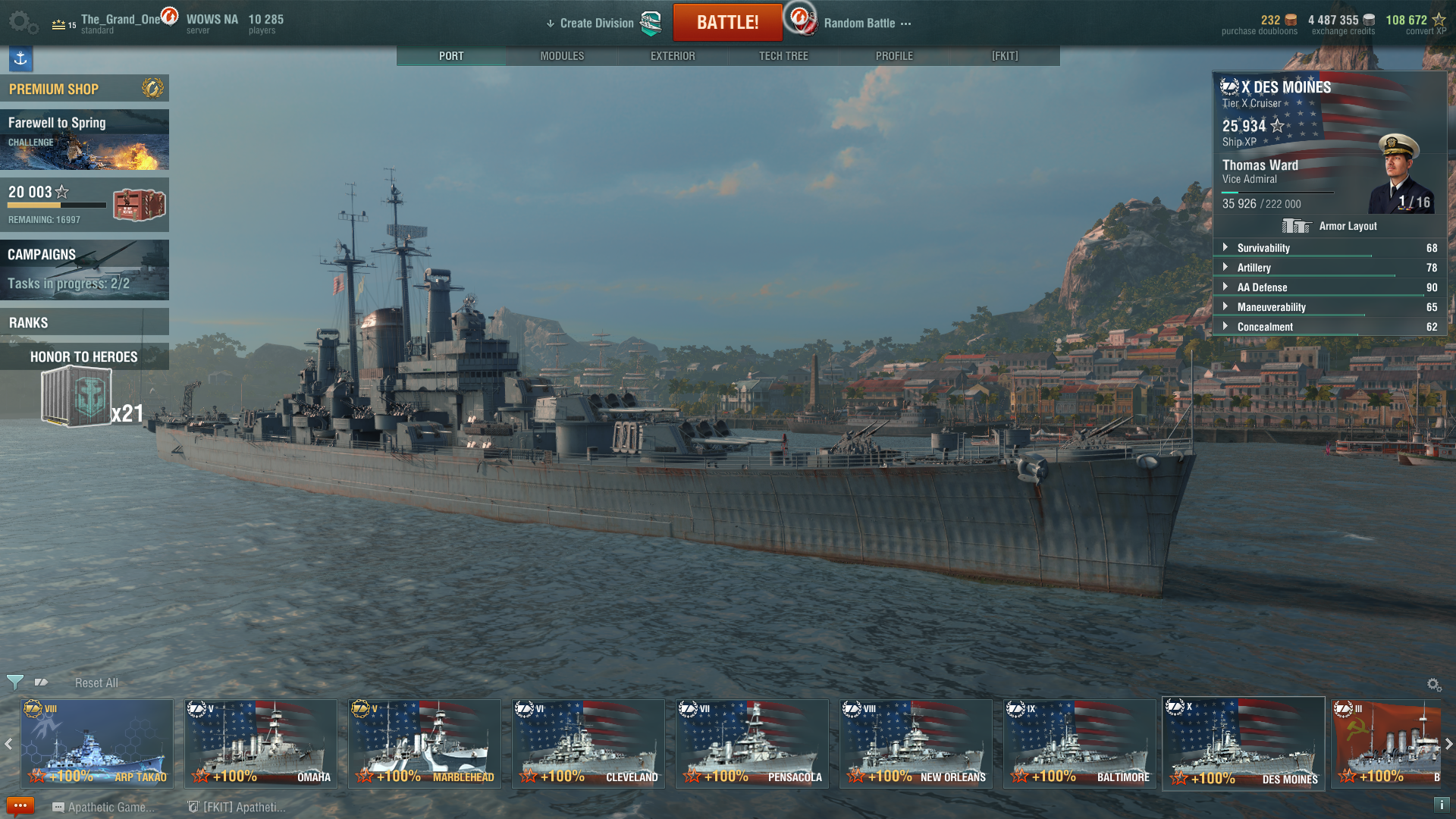Open game settings gear icon
The image size is (1456, 819).
pyautogui.click(x=21, y=22)
